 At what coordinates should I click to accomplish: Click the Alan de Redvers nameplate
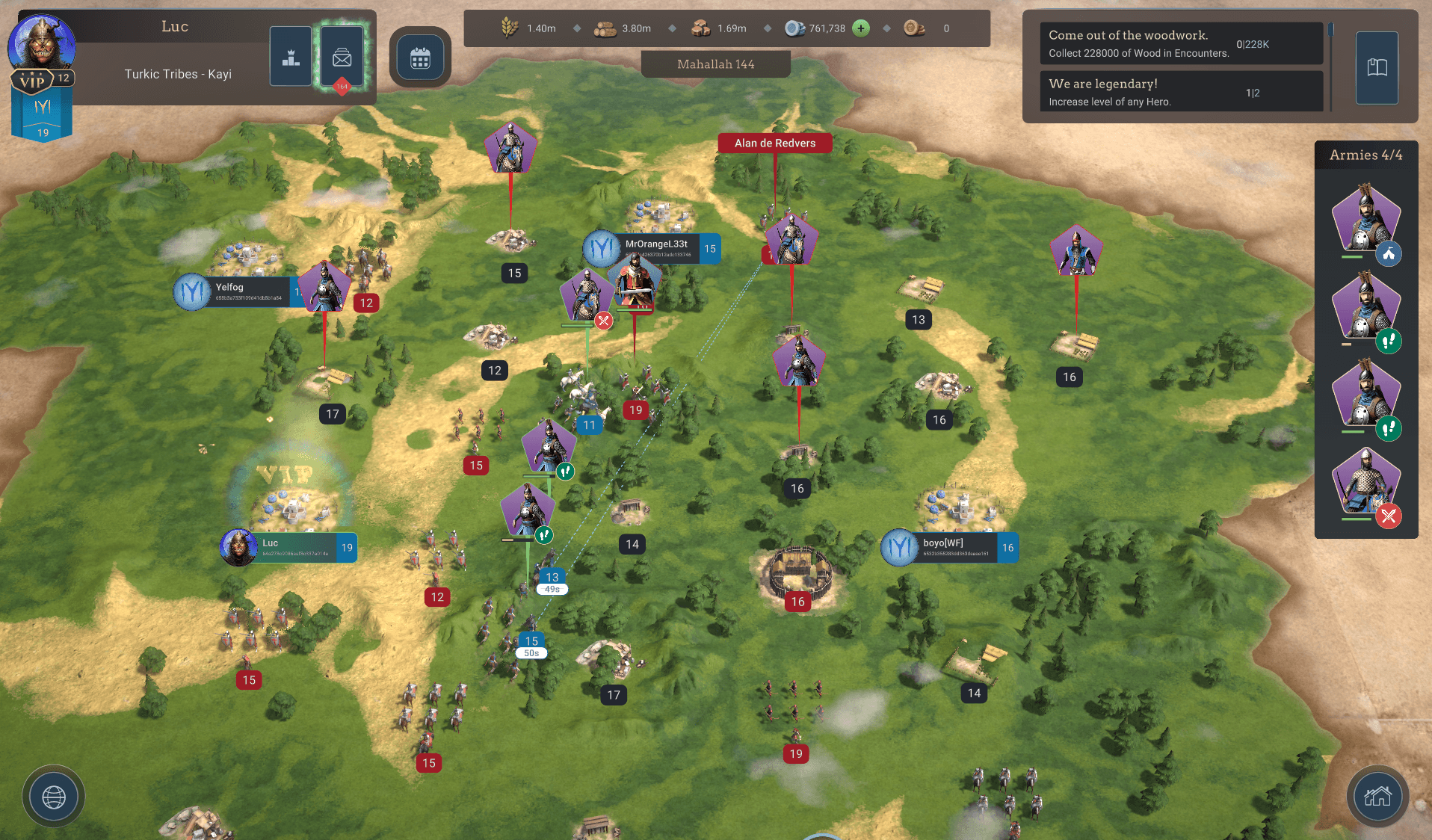[x=775, y=143]
